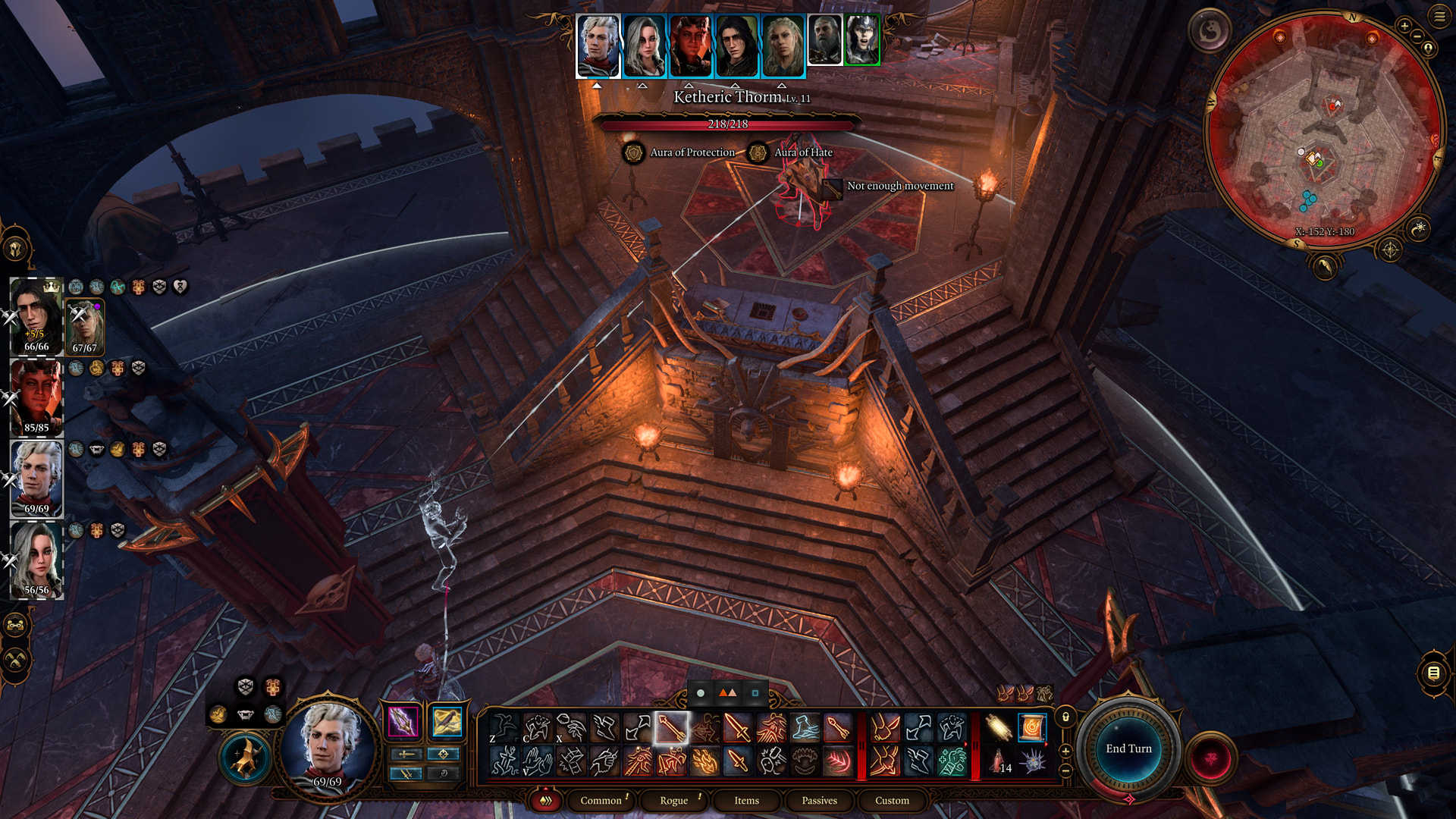Activate the highlighted arrow attack on the hotbar
The width and height of the screenshot is (1456, 819).
coord(671,728)
